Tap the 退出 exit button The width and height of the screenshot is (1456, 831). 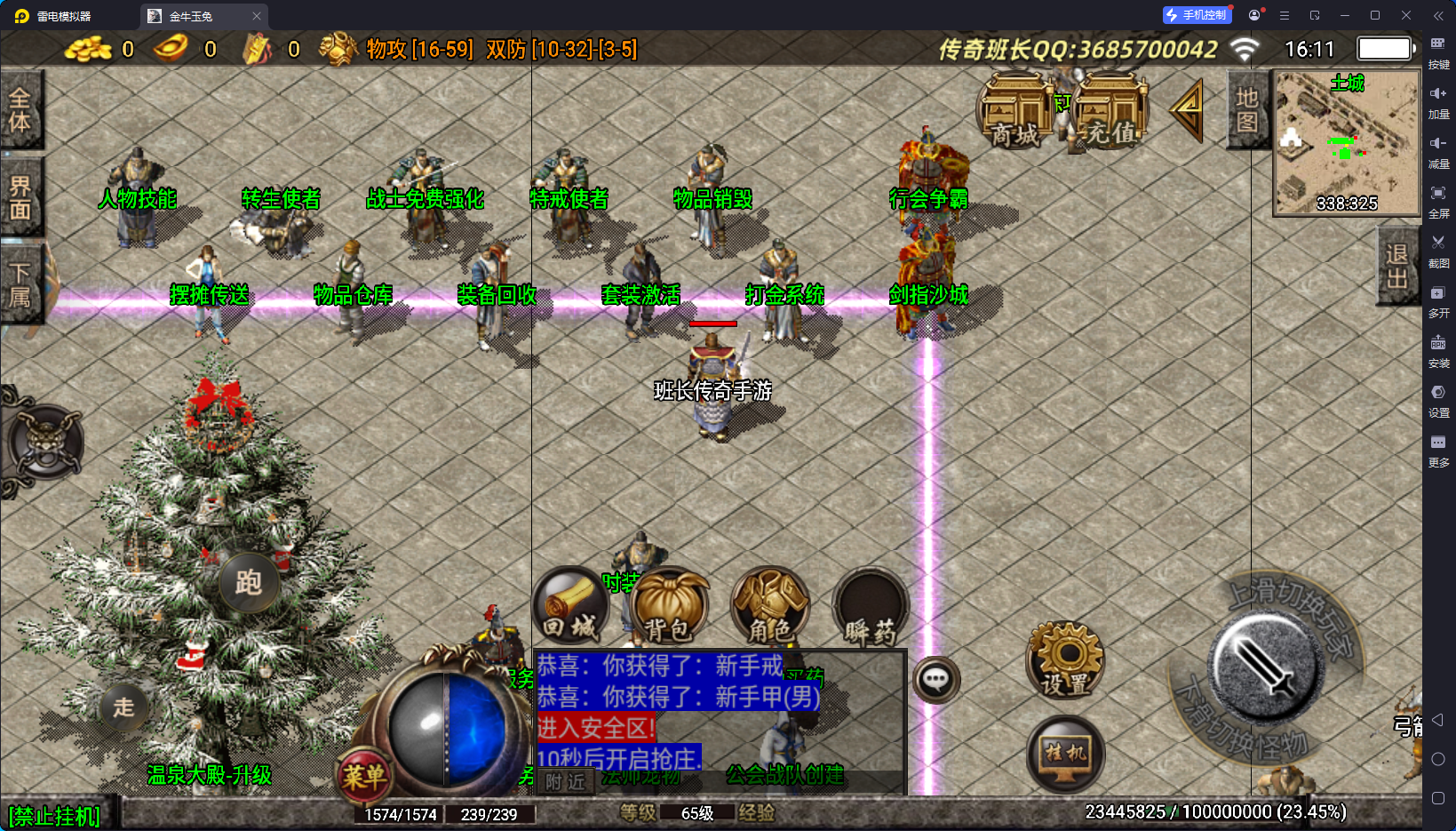1396,266
